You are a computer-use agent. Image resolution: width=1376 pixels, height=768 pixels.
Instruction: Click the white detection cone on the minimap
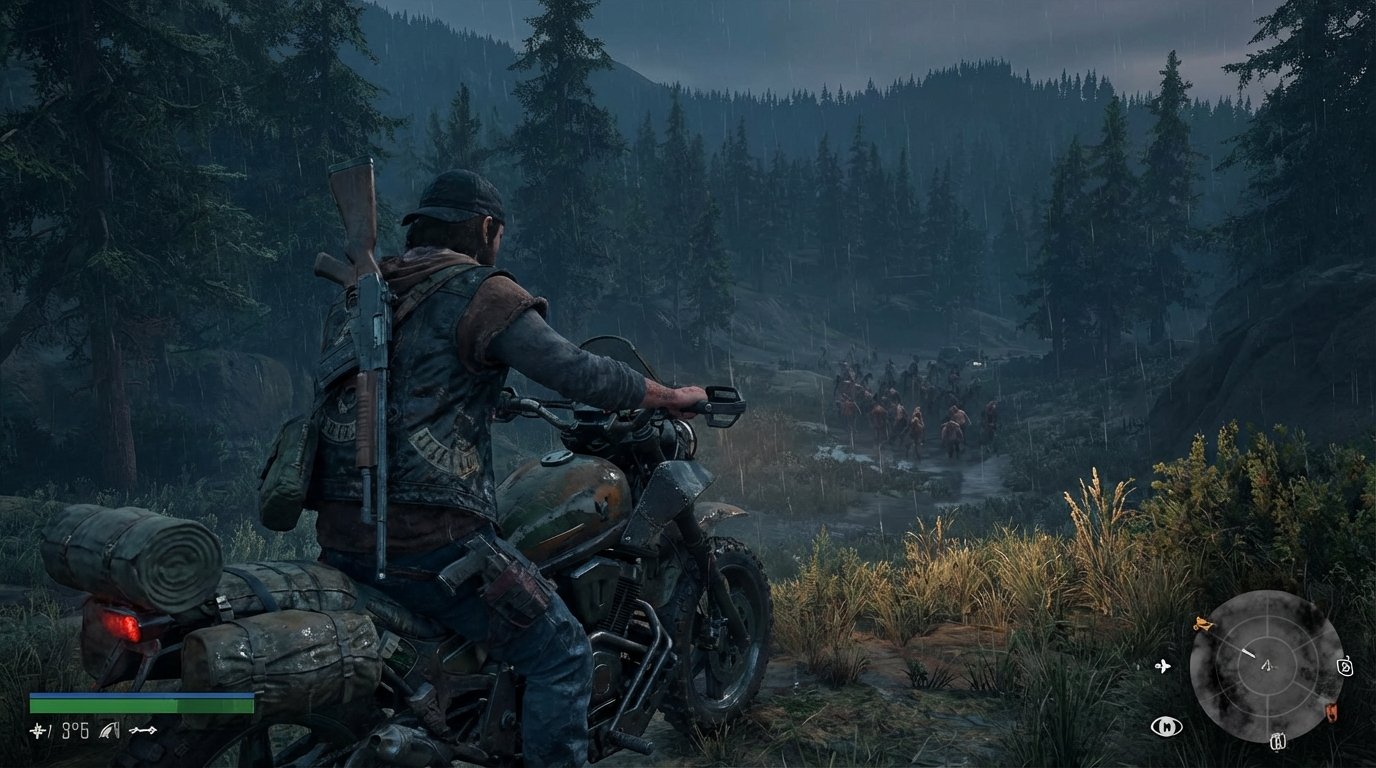tap(1249, 652)
